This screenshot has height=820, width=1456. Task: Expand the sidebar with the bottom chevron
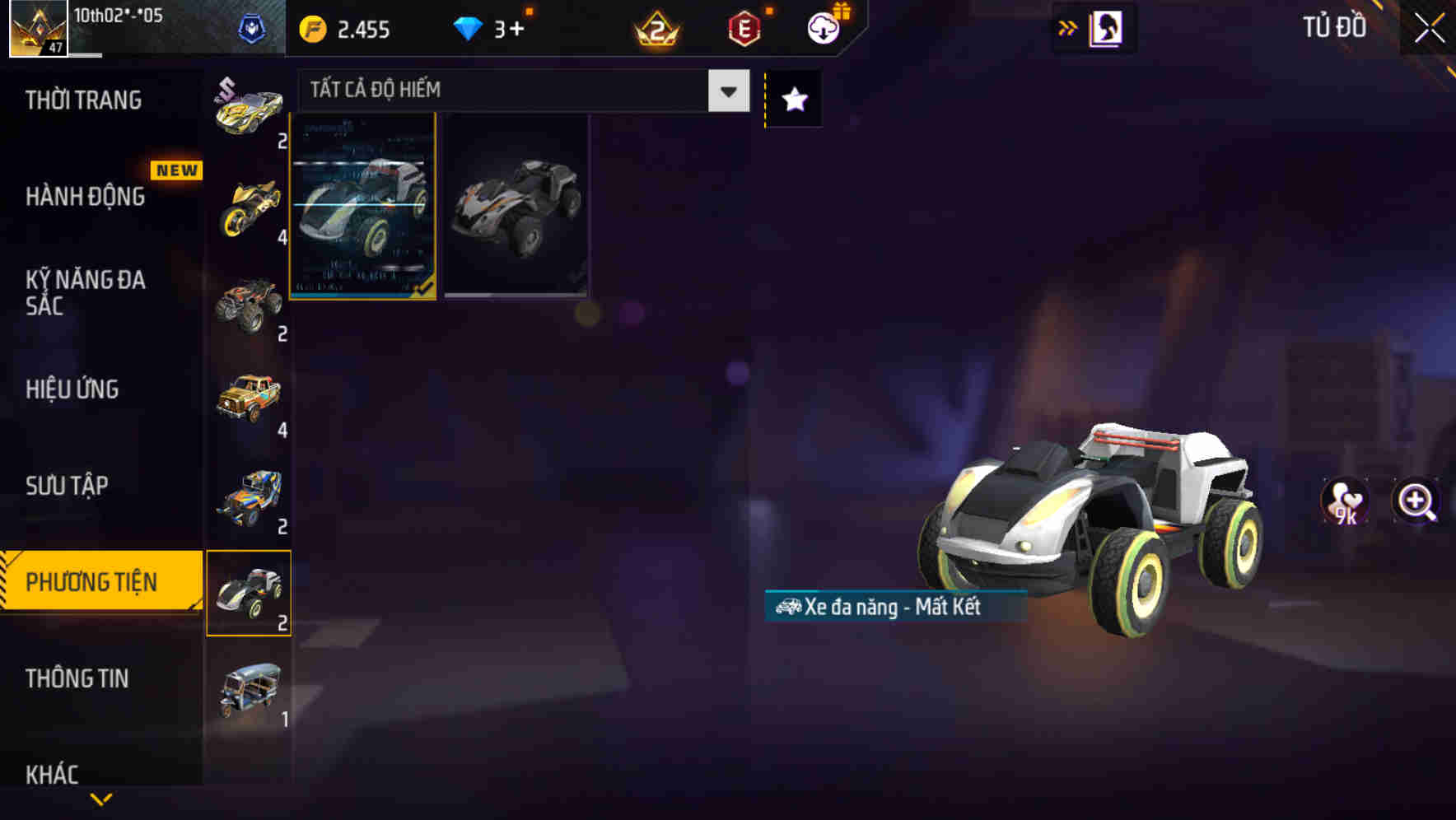pos(101,799)
